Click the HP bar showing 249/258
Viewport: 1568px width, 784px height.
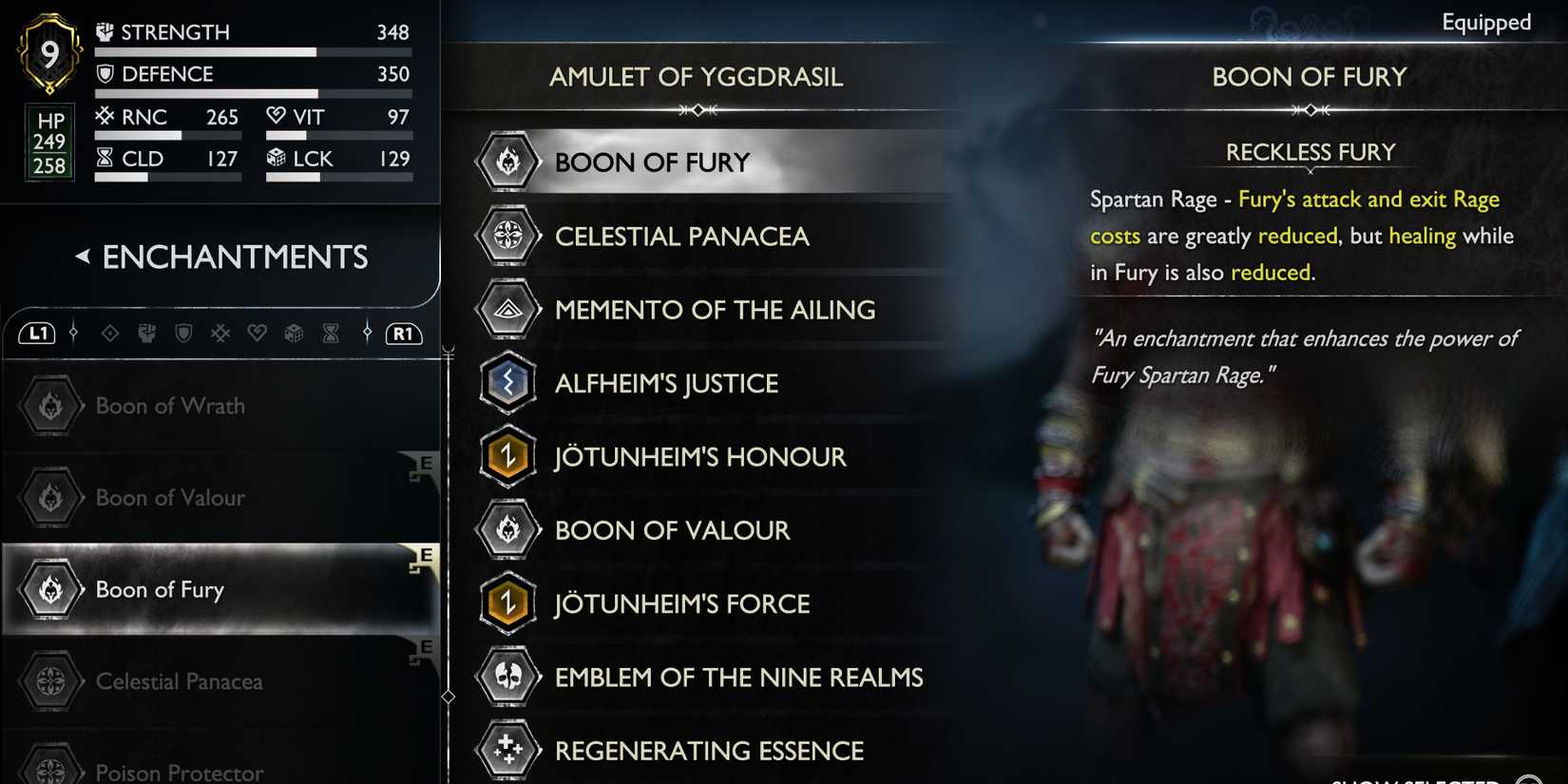(48, 143)
